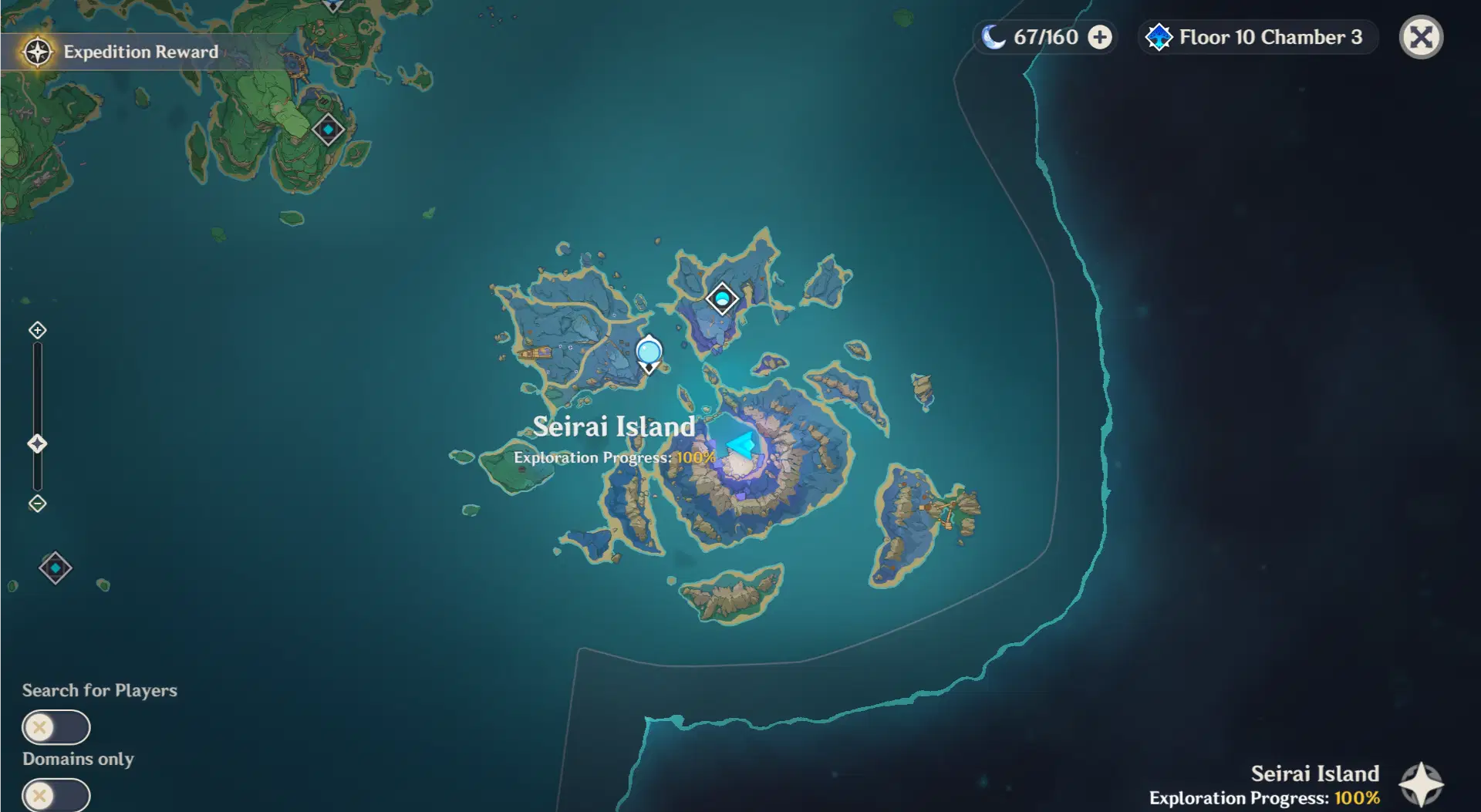Click the player location pin near Seirai Island

coord(649,352)
